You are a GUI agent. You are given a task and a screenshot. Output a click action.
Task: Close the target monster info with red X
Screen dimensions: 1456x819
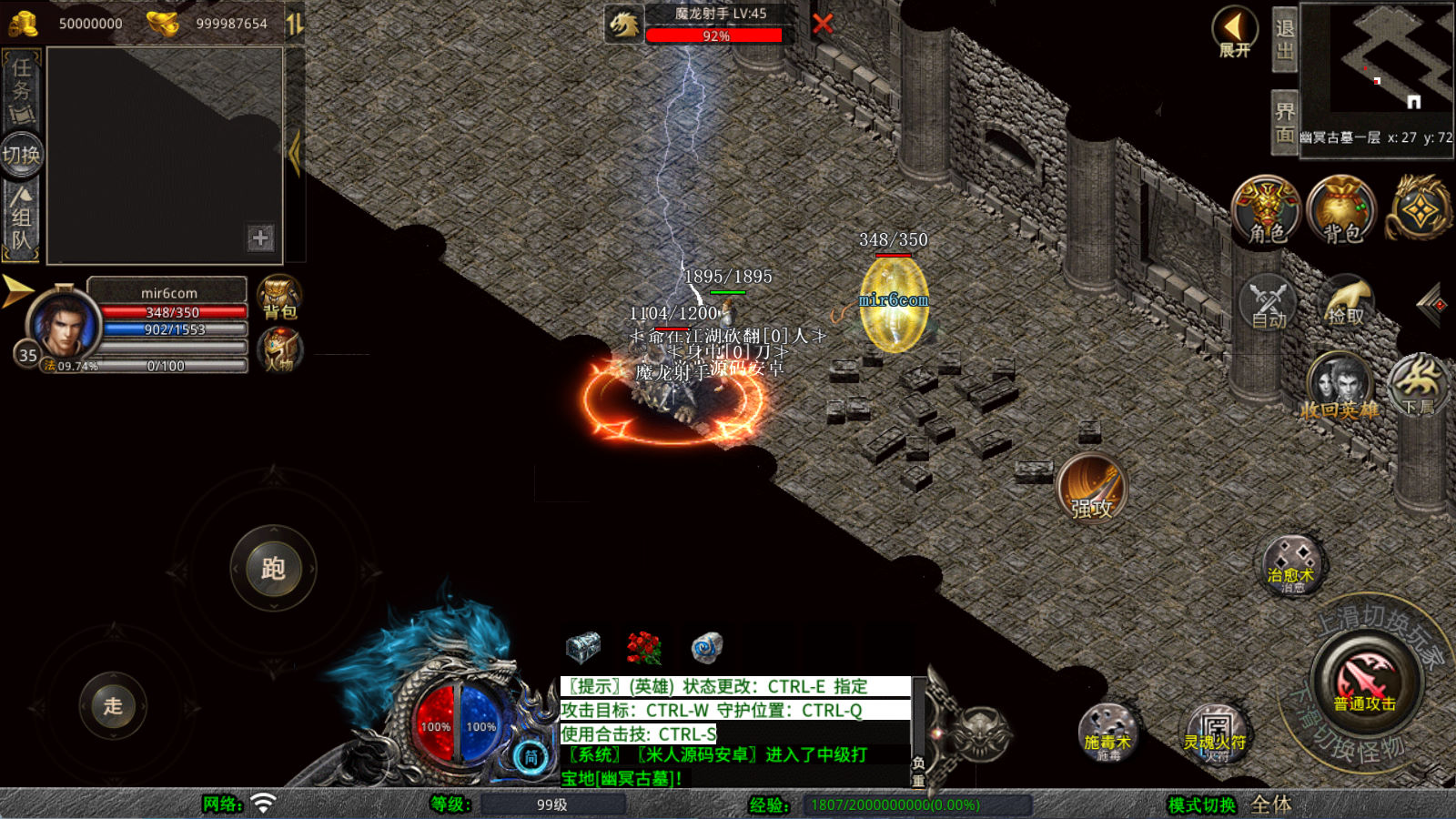(x=823, y=24)
